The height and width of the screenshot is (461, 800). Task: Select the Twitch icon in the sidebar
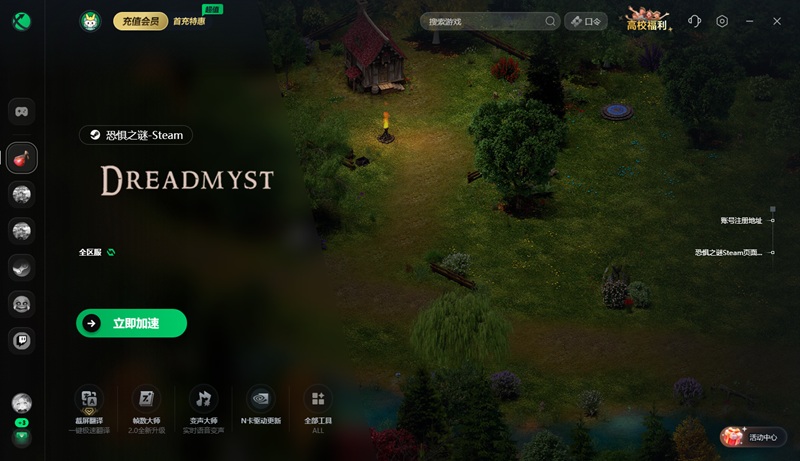(22, 340)
